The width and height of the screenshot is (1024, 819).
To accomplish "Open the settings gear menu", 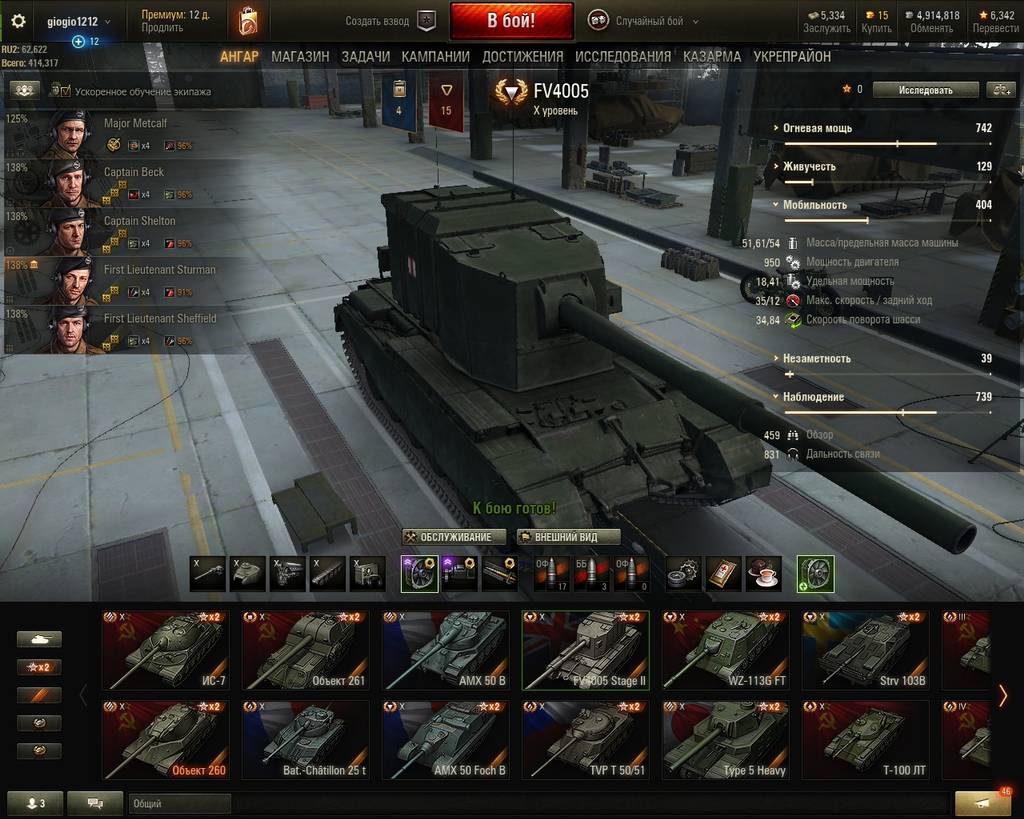I will pyautogui.click(x=18, y=21).
